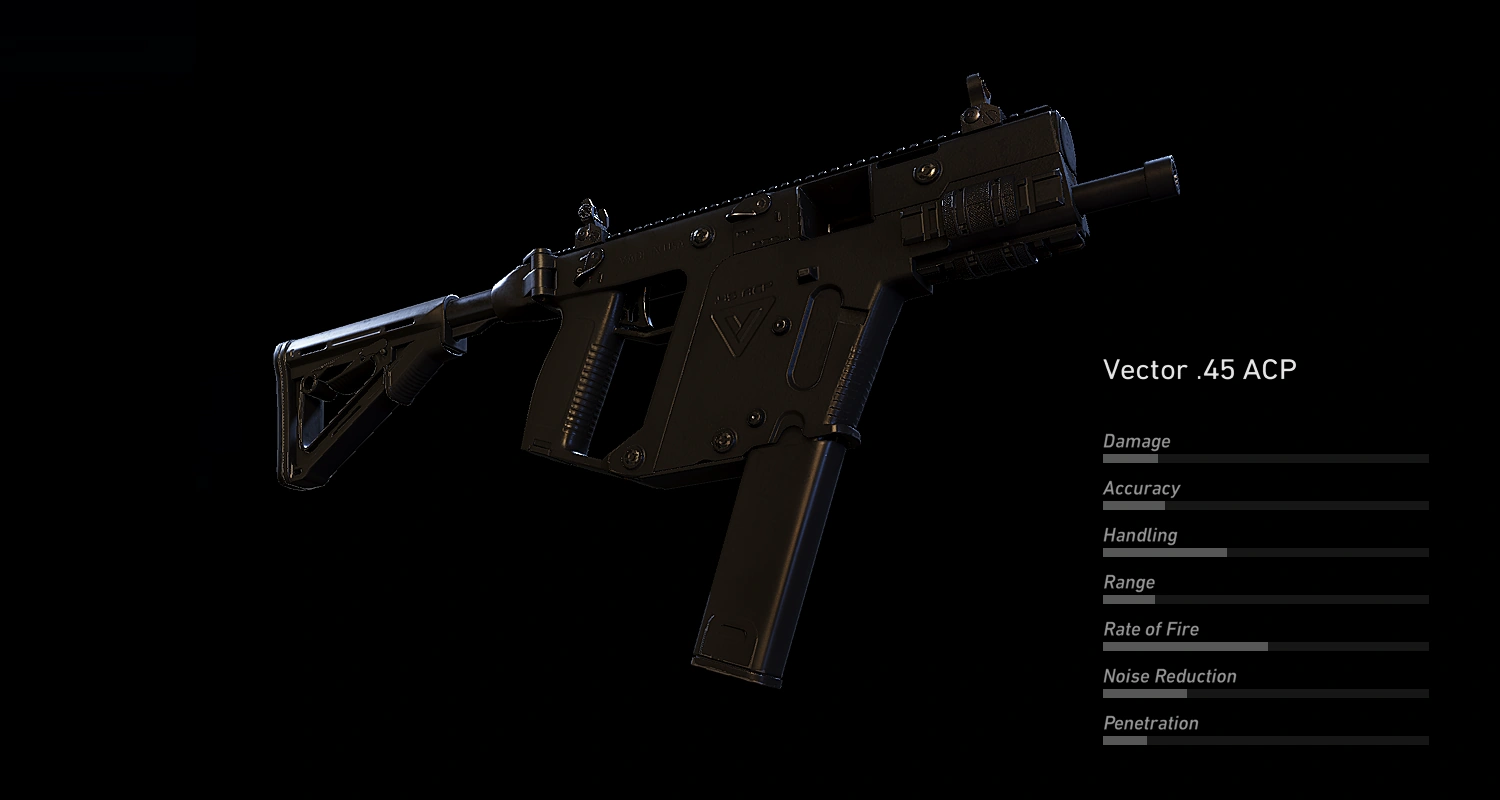1500x800 pixels.
Task: Click the Accuracy stat label
Action: point(1141,488)
